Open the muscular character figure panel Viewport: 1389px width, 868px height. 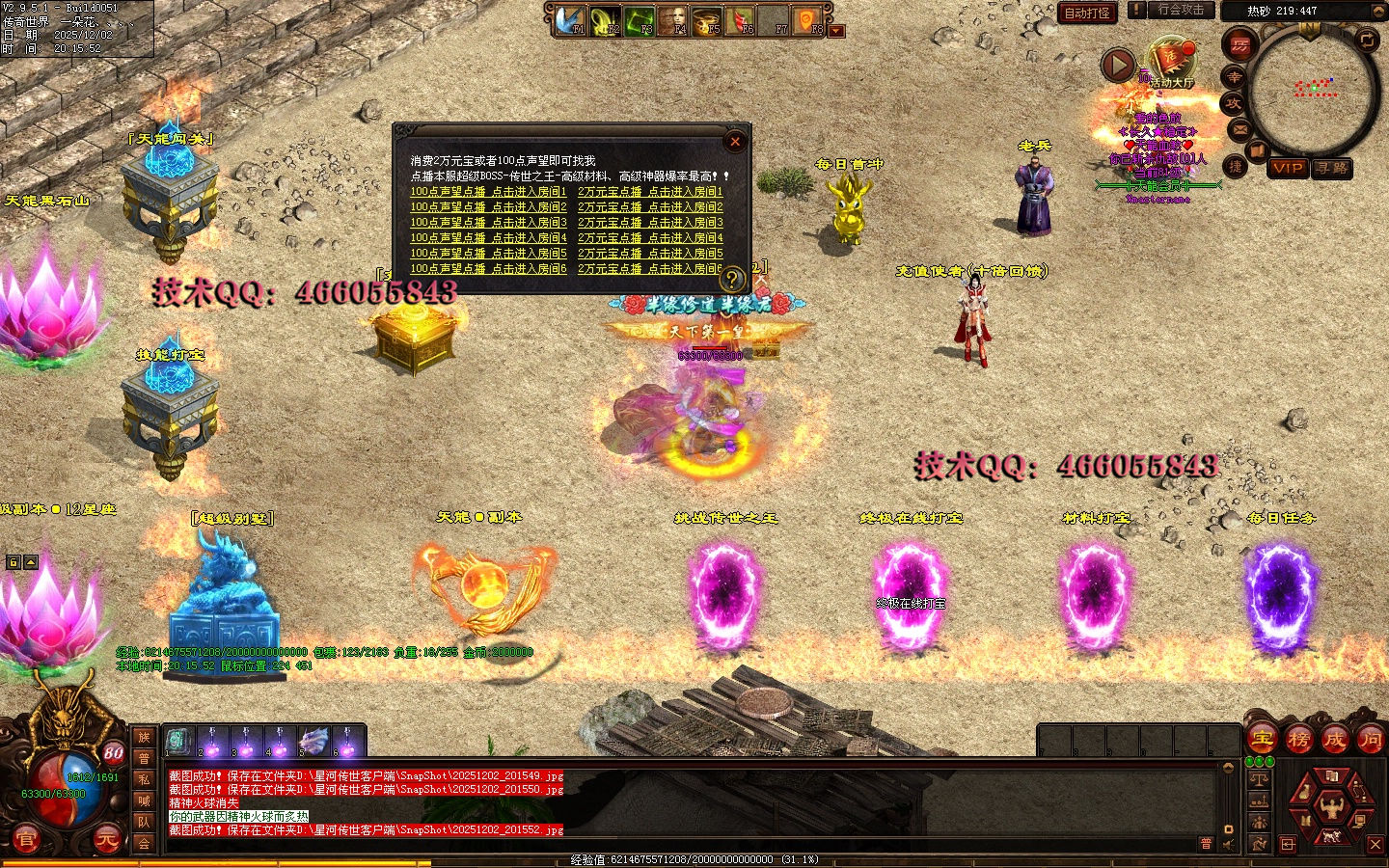tap(1334, 806)
